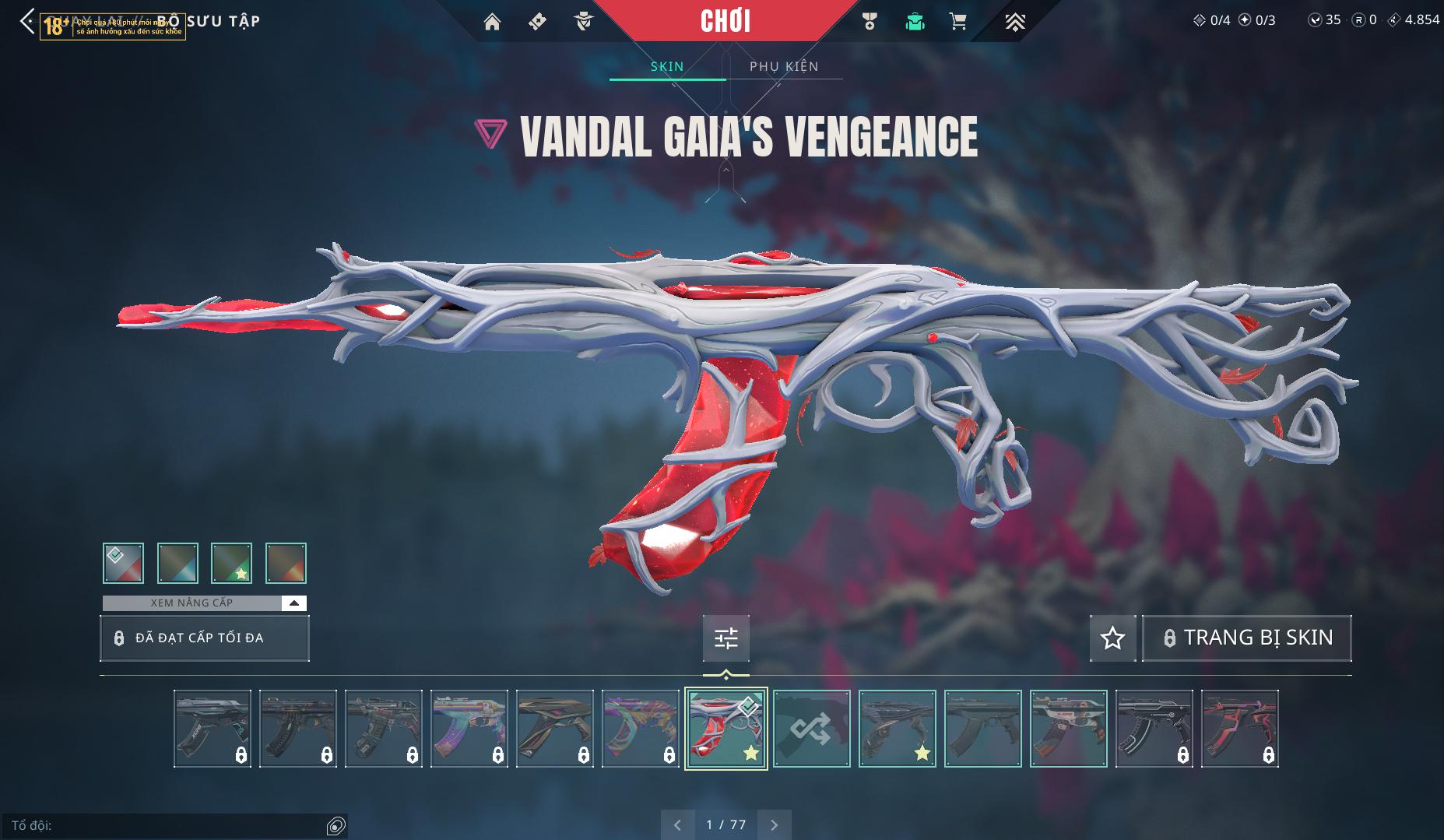Image resolution: width=1444 pixels, height=840 pixels.
Task: Go to the home screen icon
Action: coord(492,22)
